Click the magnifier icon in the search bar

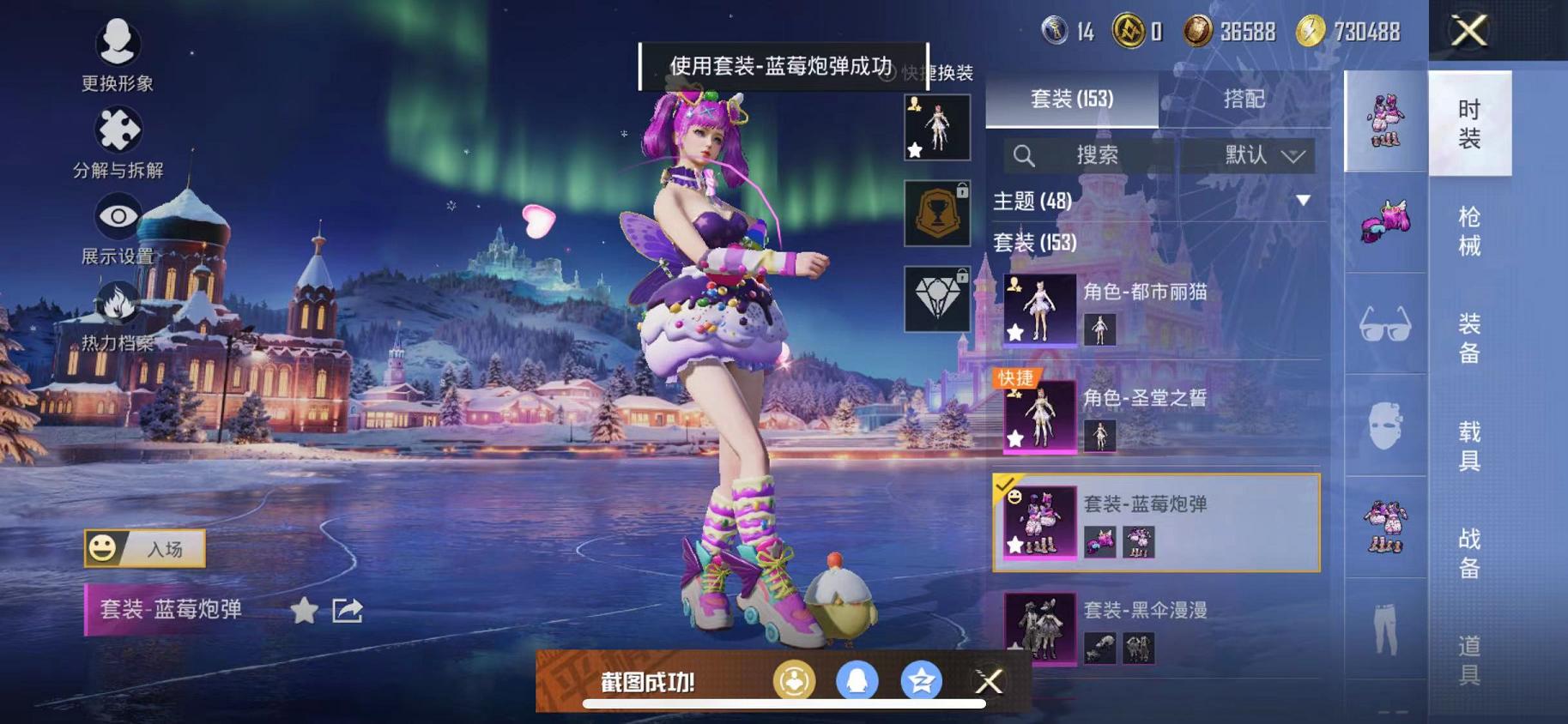click(x=1024, y=155)
